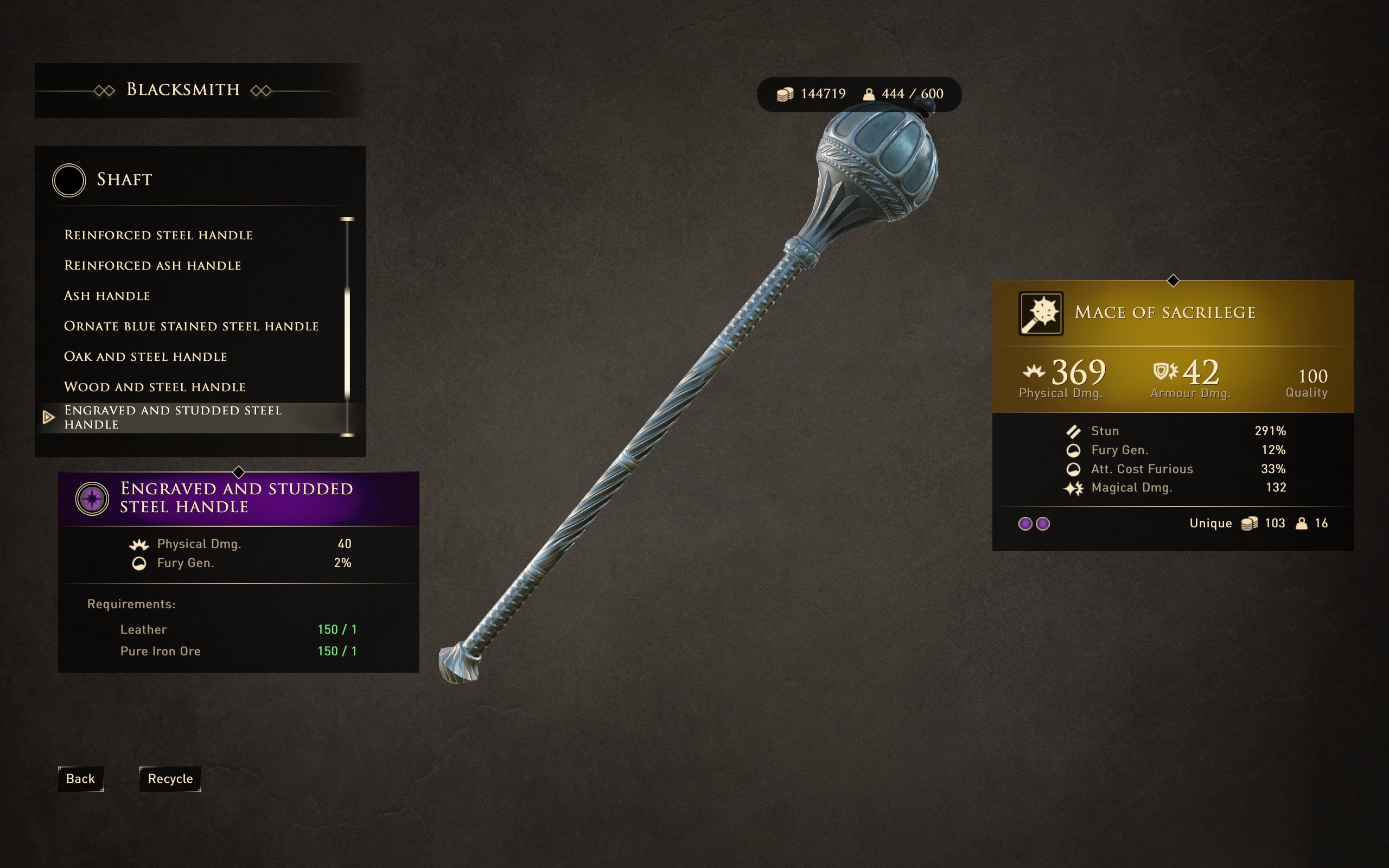Viewport: 1389px width, 868px height.
Task: Select the Wood and Steel Handle
Action: 155,387
